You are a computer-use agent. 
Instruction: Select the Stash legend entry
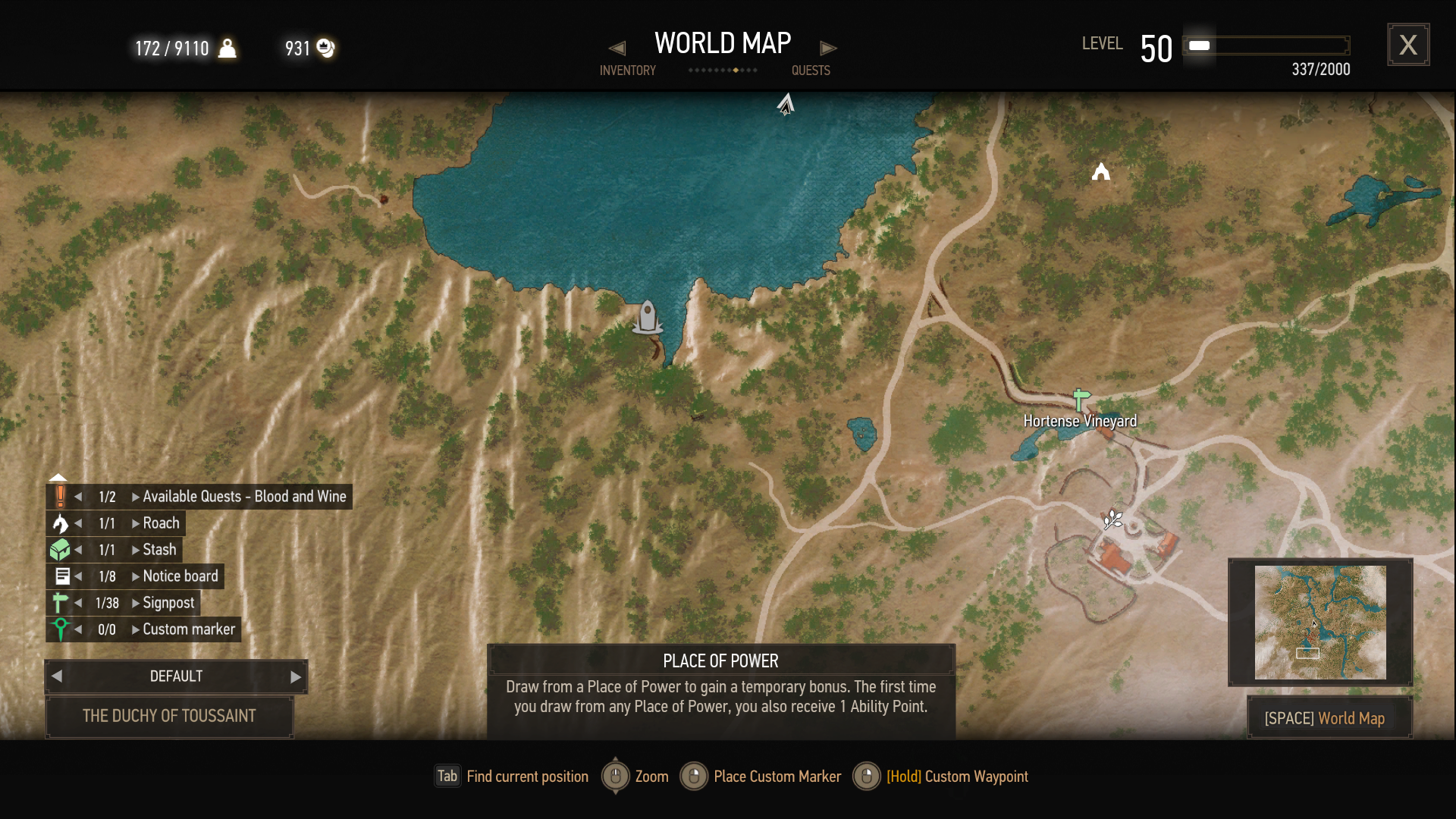pyautogui.click(x=159, y=550)
